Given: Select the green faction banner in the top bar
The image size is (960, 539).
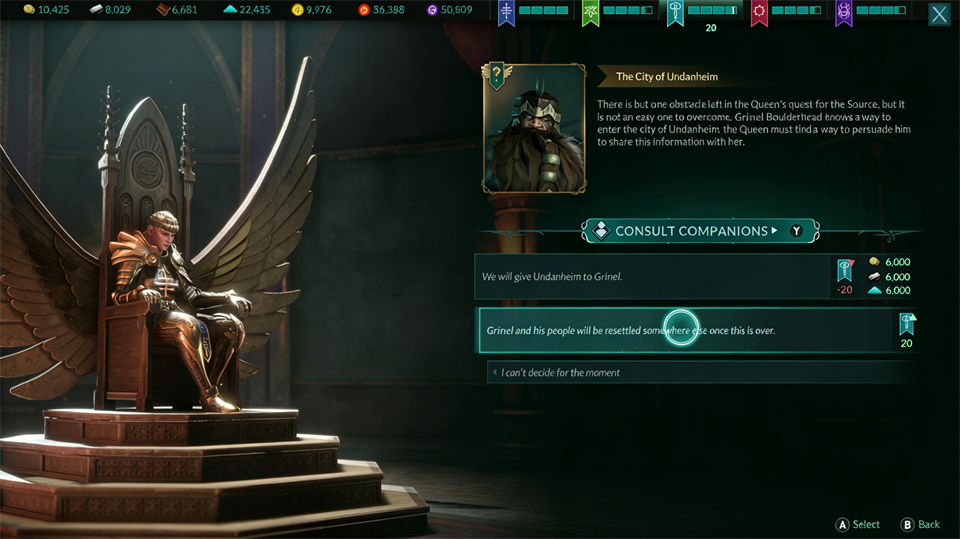Looking at the screenshot, I should point(591,12).
